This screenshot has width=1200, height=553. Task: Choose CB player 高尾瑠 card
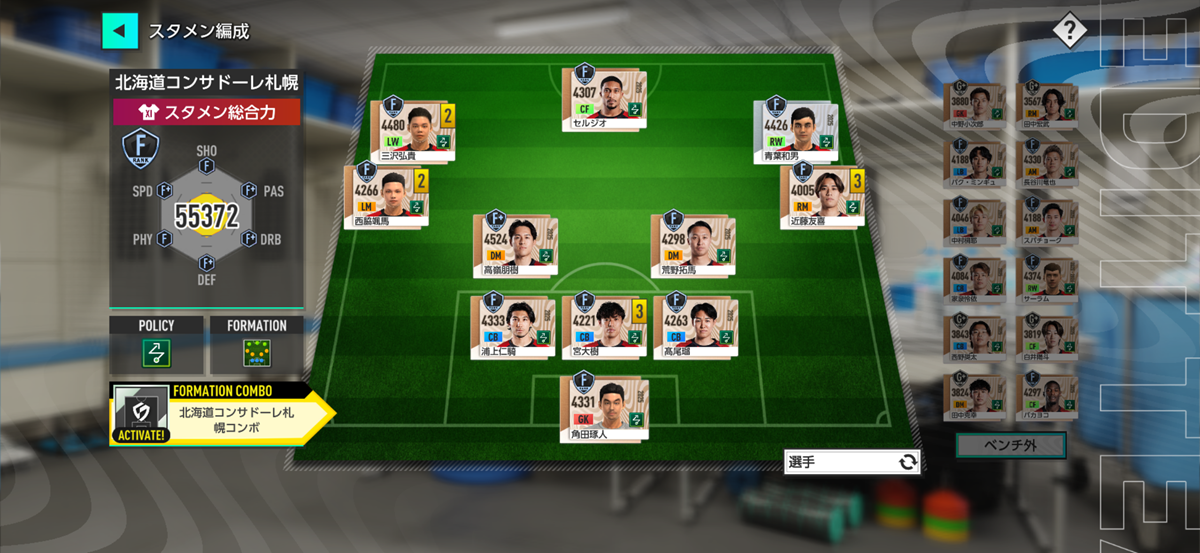click(694, 325)
